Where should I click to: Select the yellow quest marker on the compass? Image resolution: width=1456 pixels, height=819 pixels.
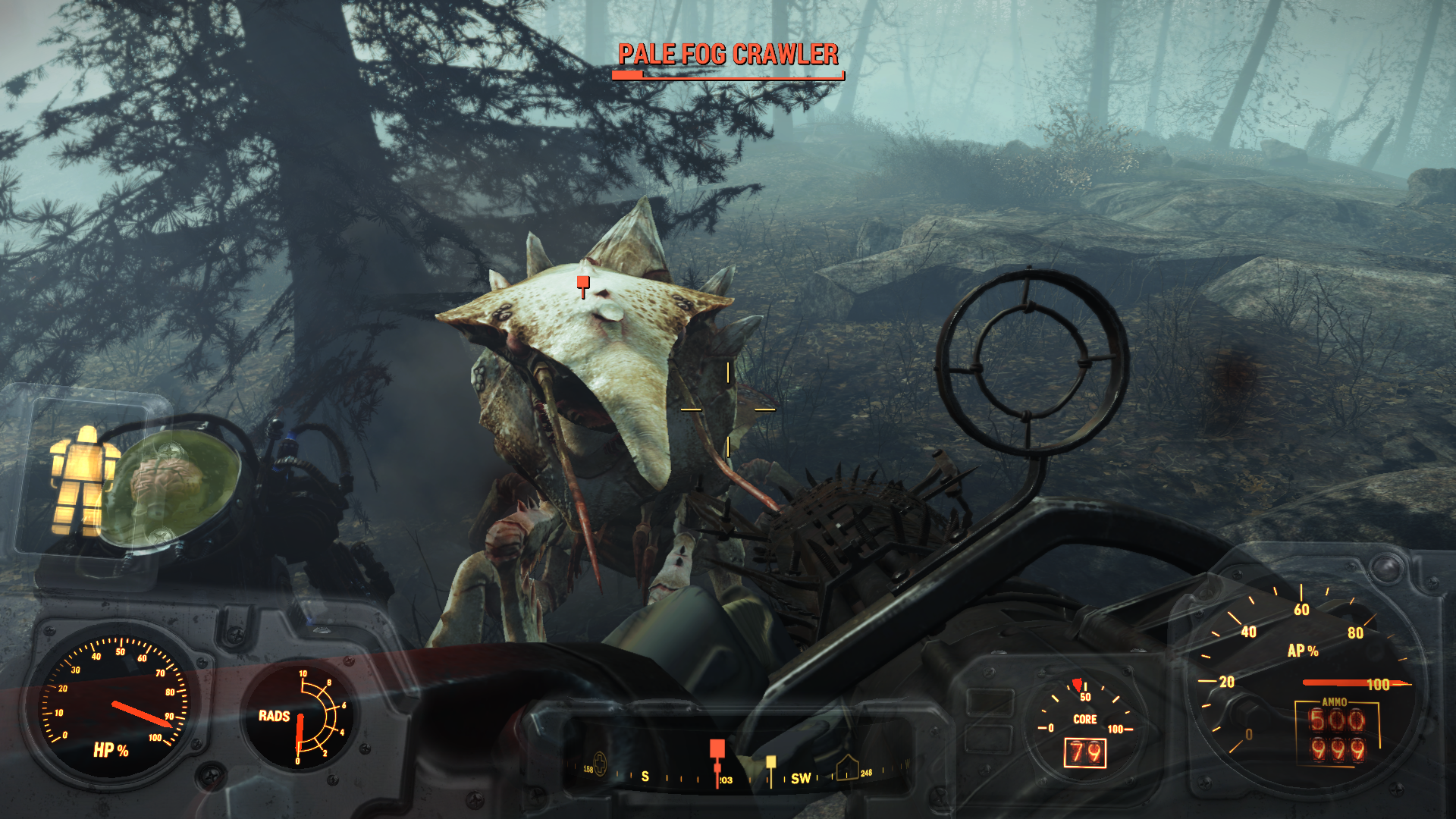pyautogui.click(x=770, y=762)
